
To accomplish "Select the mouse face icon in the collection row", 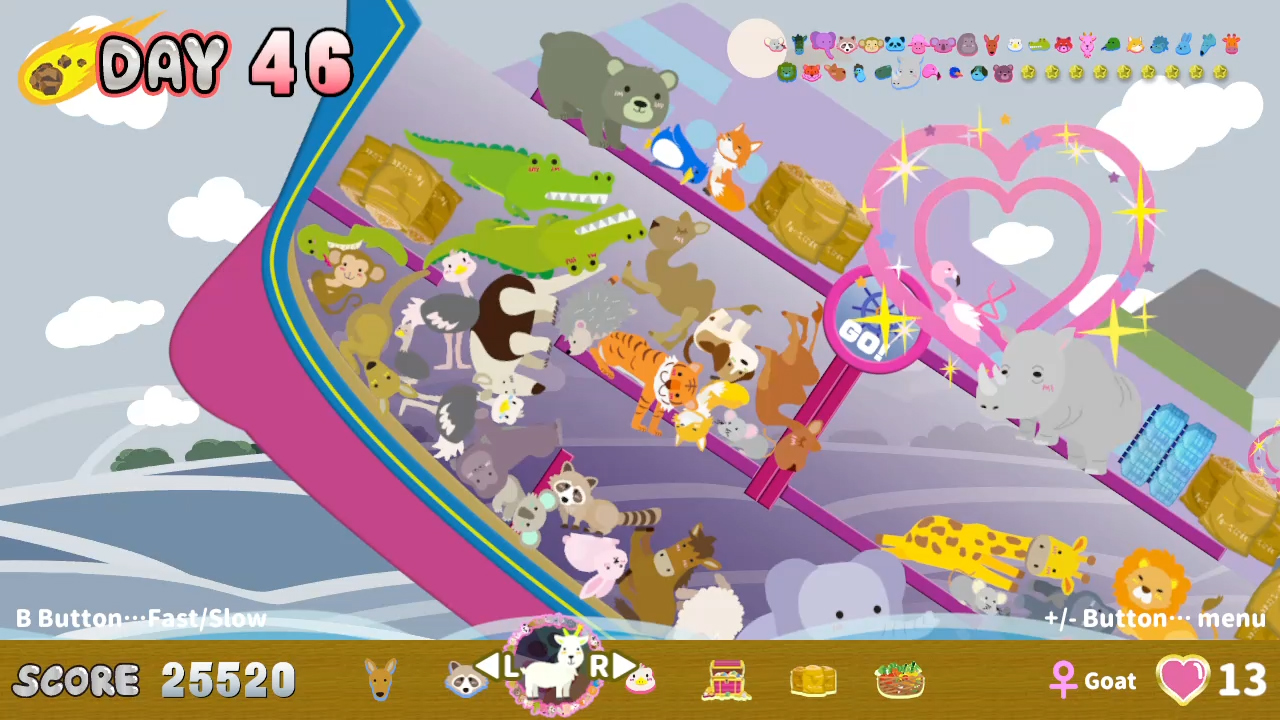I will (774, 43).
